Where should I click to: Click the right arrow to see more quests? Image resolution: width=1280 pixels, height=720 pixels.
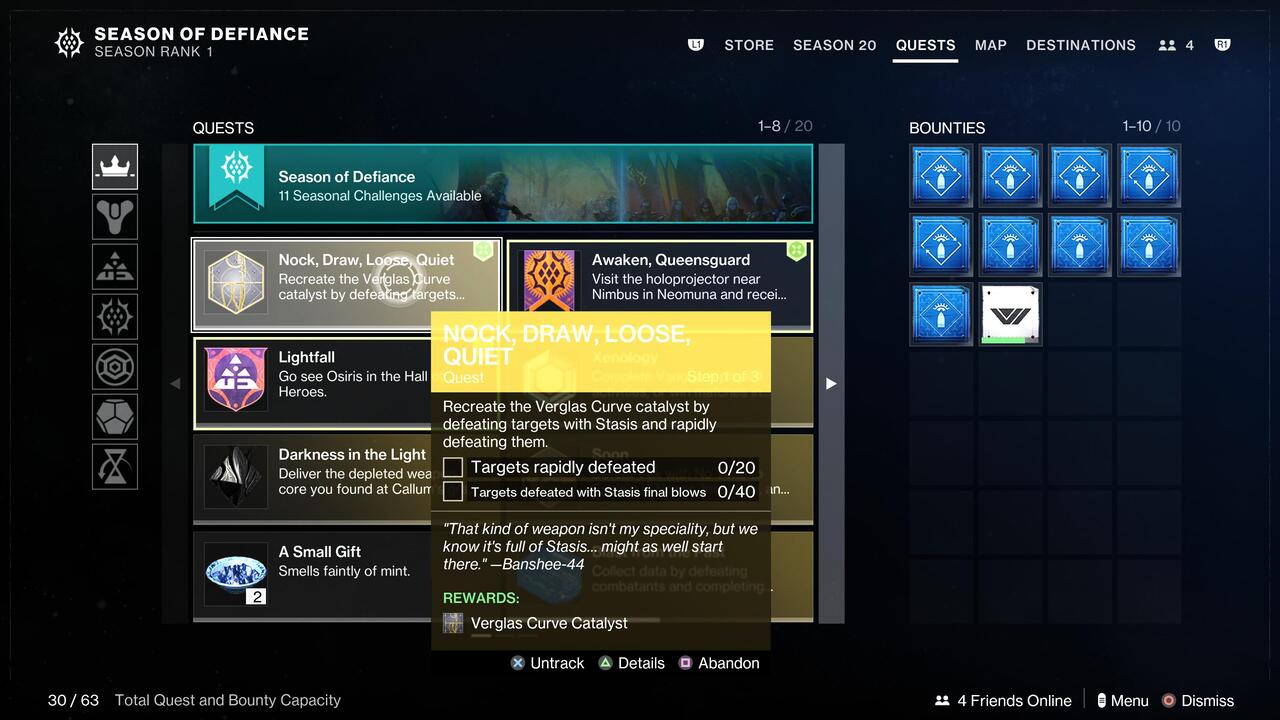point(831,383)
